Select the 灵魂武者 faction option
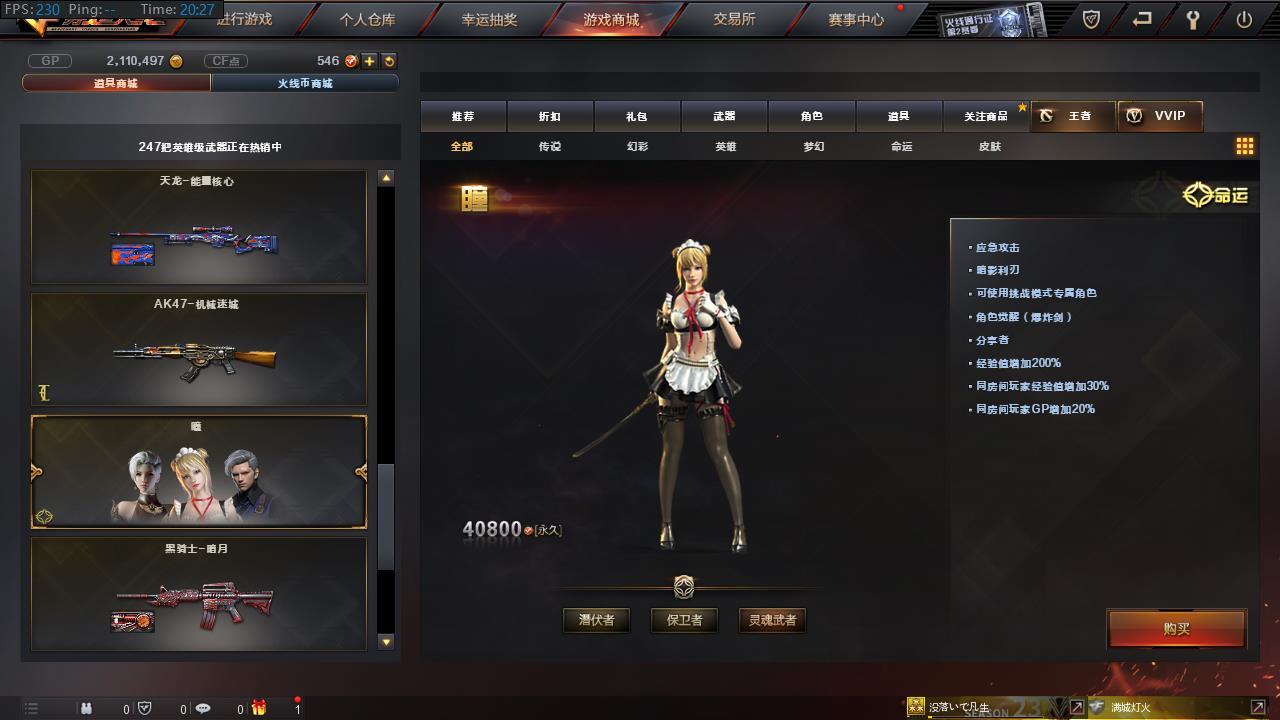Viewport: 1280px width, 720px height. tap(772, 620)
